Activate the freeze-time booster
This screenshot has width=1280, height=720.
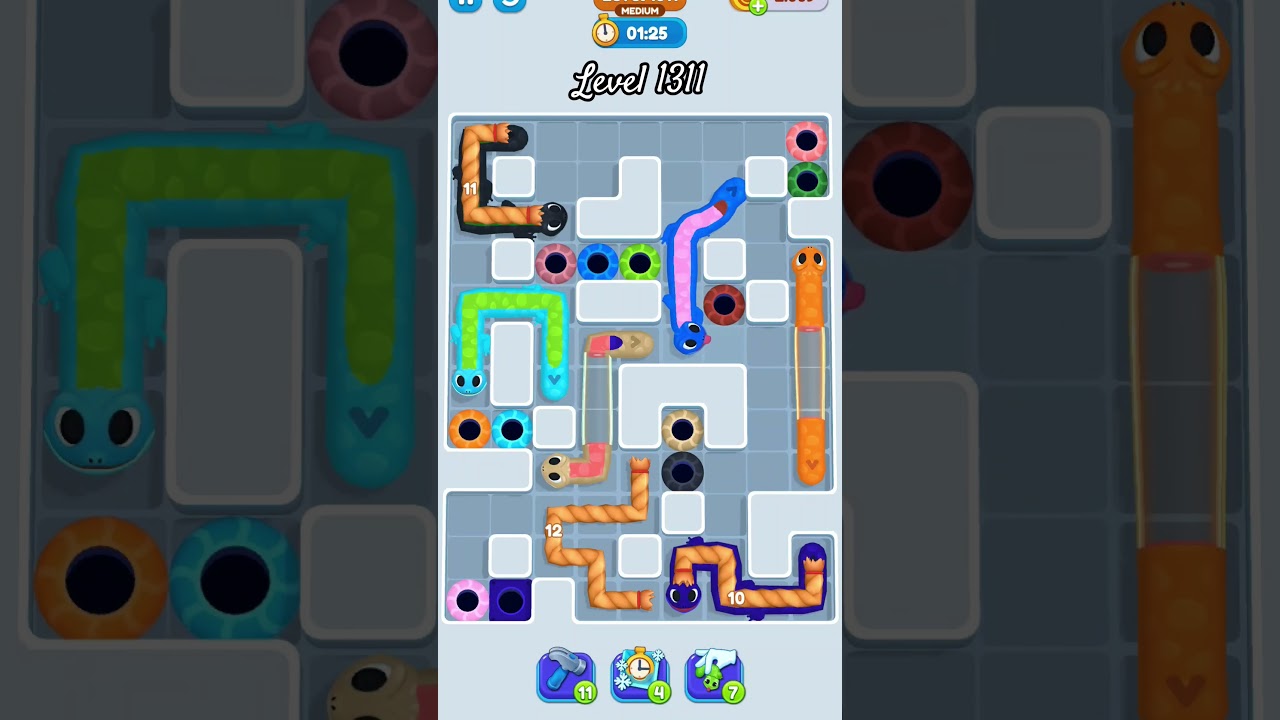tap(640, 672)
